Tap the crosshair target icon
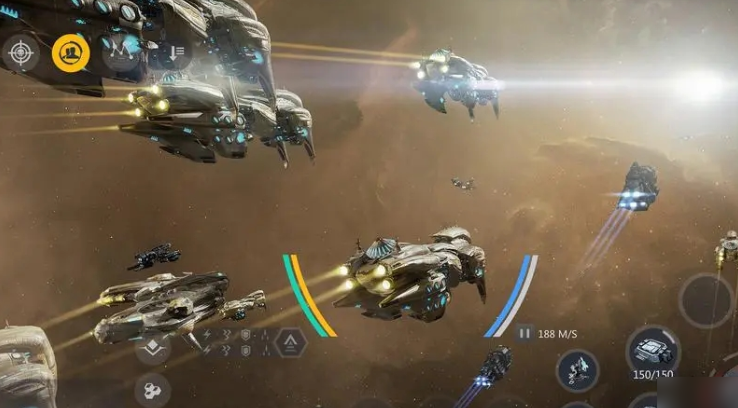The width and height of the screenshot is (738, 408). point(20,52)
